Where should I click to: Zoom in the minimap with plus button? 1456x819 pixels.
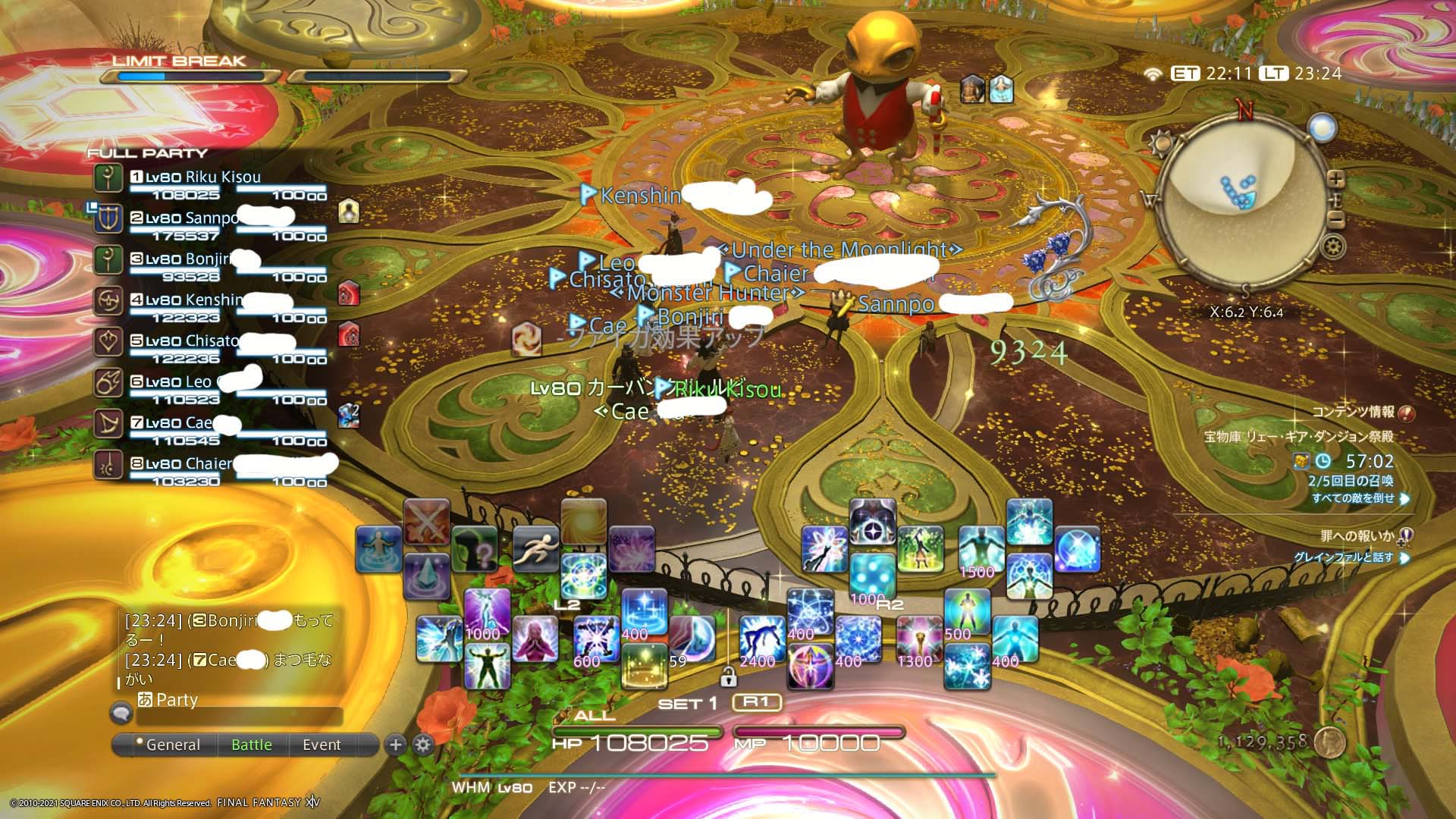(1335, 179)
